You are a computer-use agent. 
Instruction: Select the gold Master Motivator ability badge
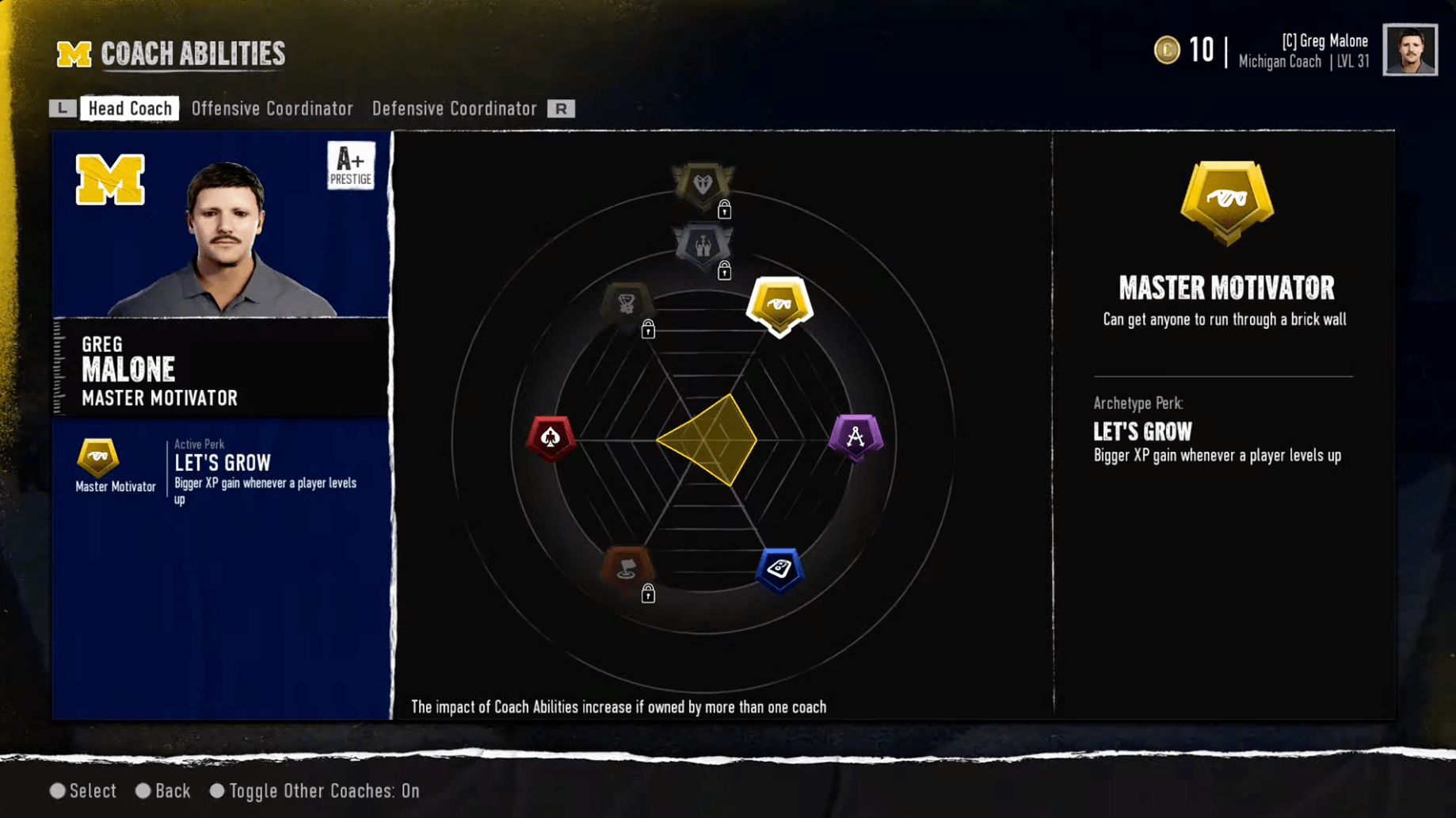coord(779,304)
